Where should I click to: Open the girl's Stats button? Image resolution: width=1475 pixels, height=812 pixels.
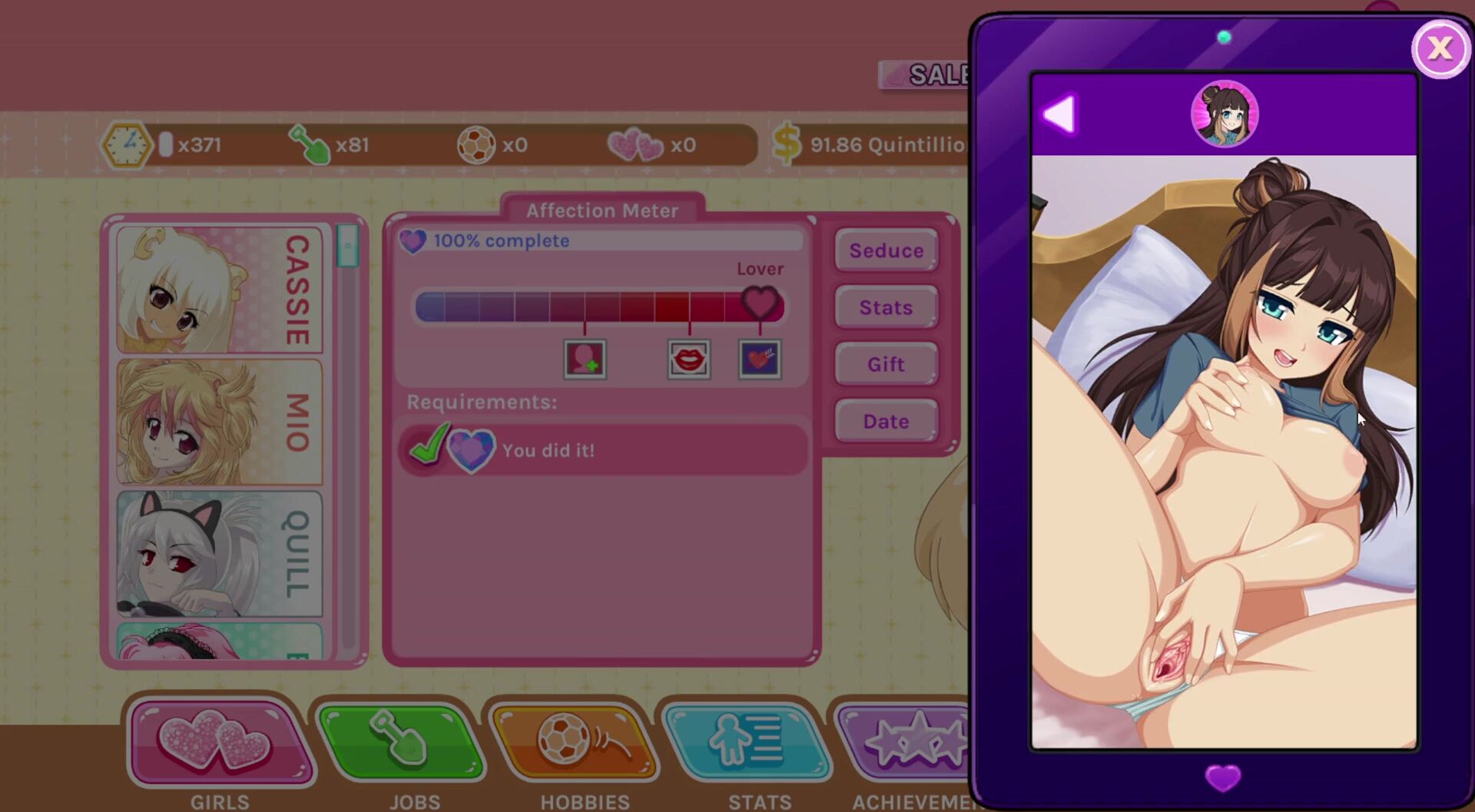click(x=886, y=307)
